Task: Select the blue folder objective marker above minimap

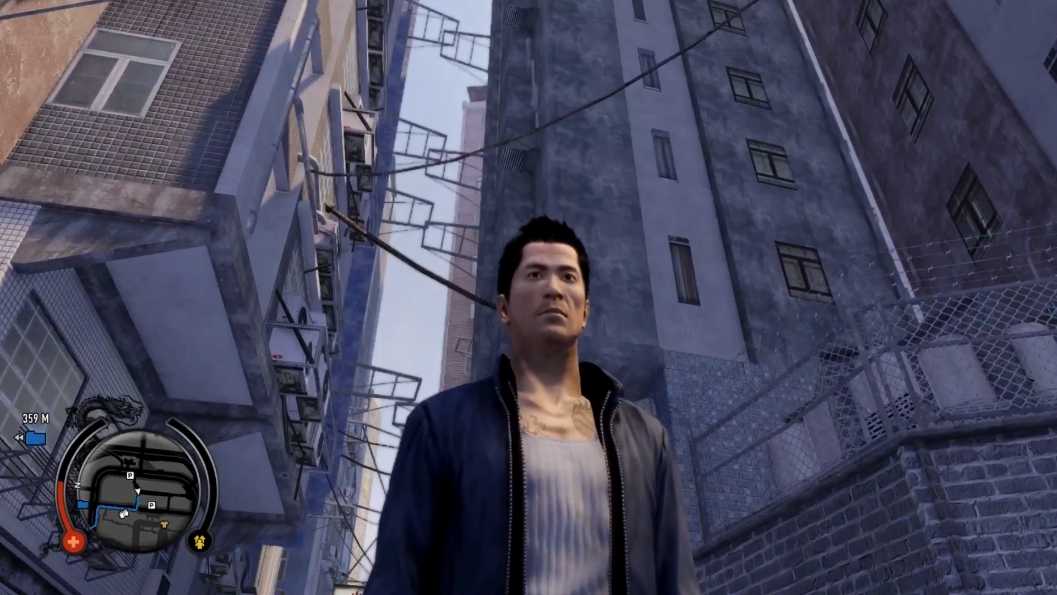Action: click(x=36, y=438)
